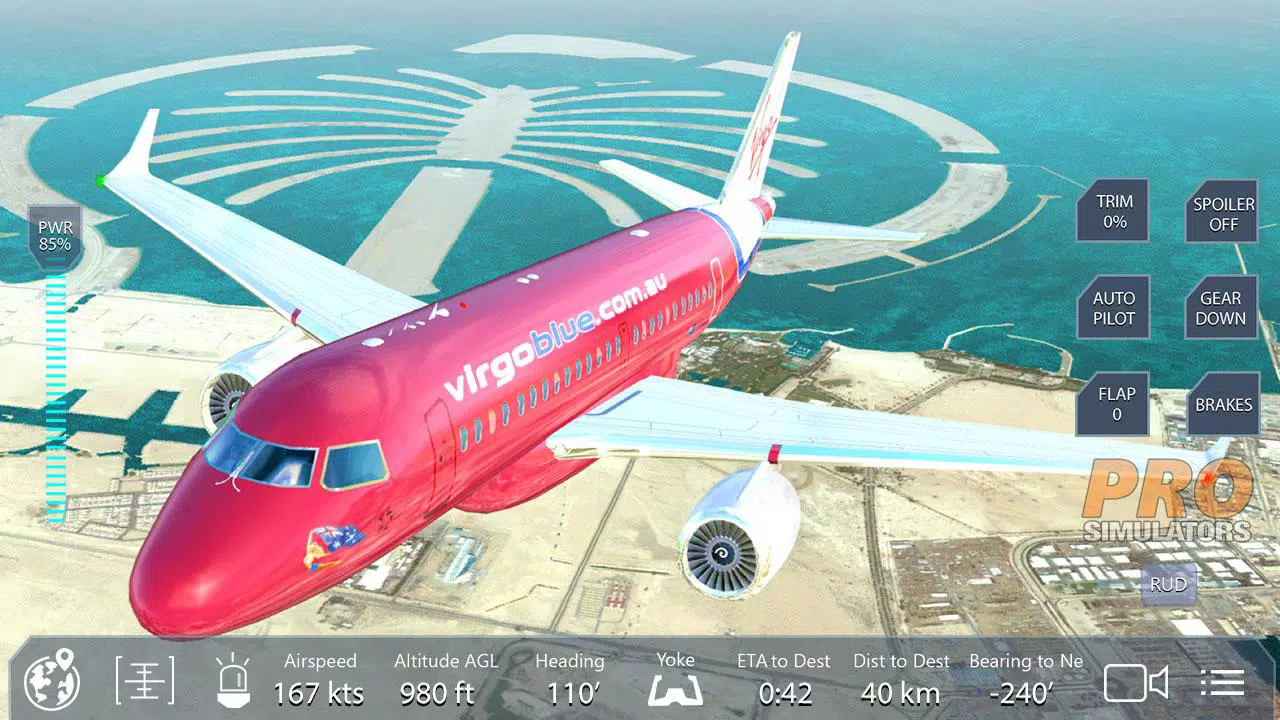
Task: Activate the AUTO PILOT button
Action: (x=1113, y=308)
